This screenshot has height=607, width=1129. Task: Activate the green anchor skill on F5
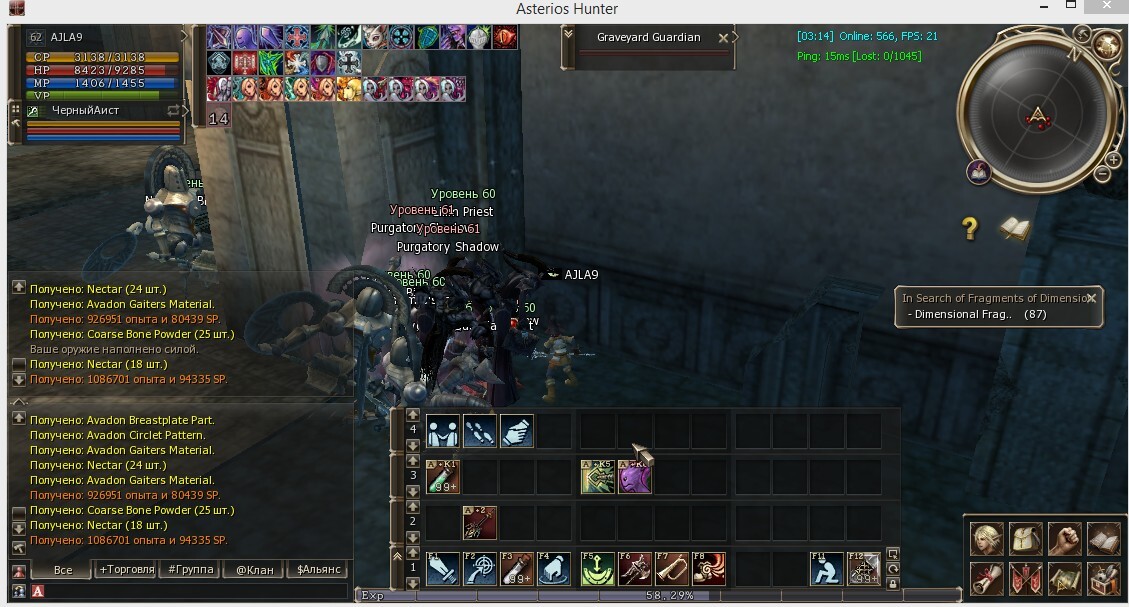(x=597, y=569)
